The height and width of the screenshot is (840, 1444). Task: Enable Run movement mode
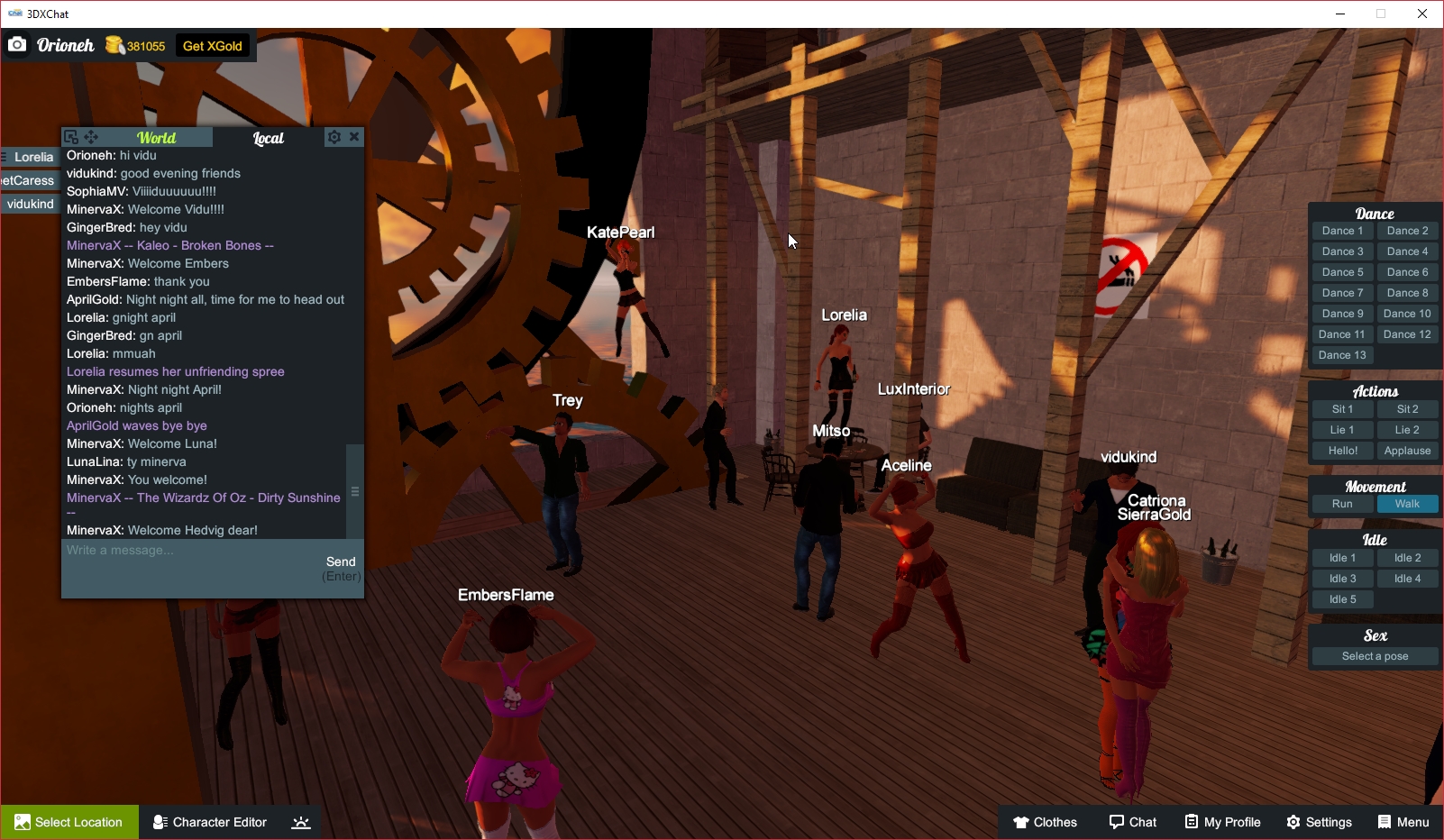[1342, 504]
